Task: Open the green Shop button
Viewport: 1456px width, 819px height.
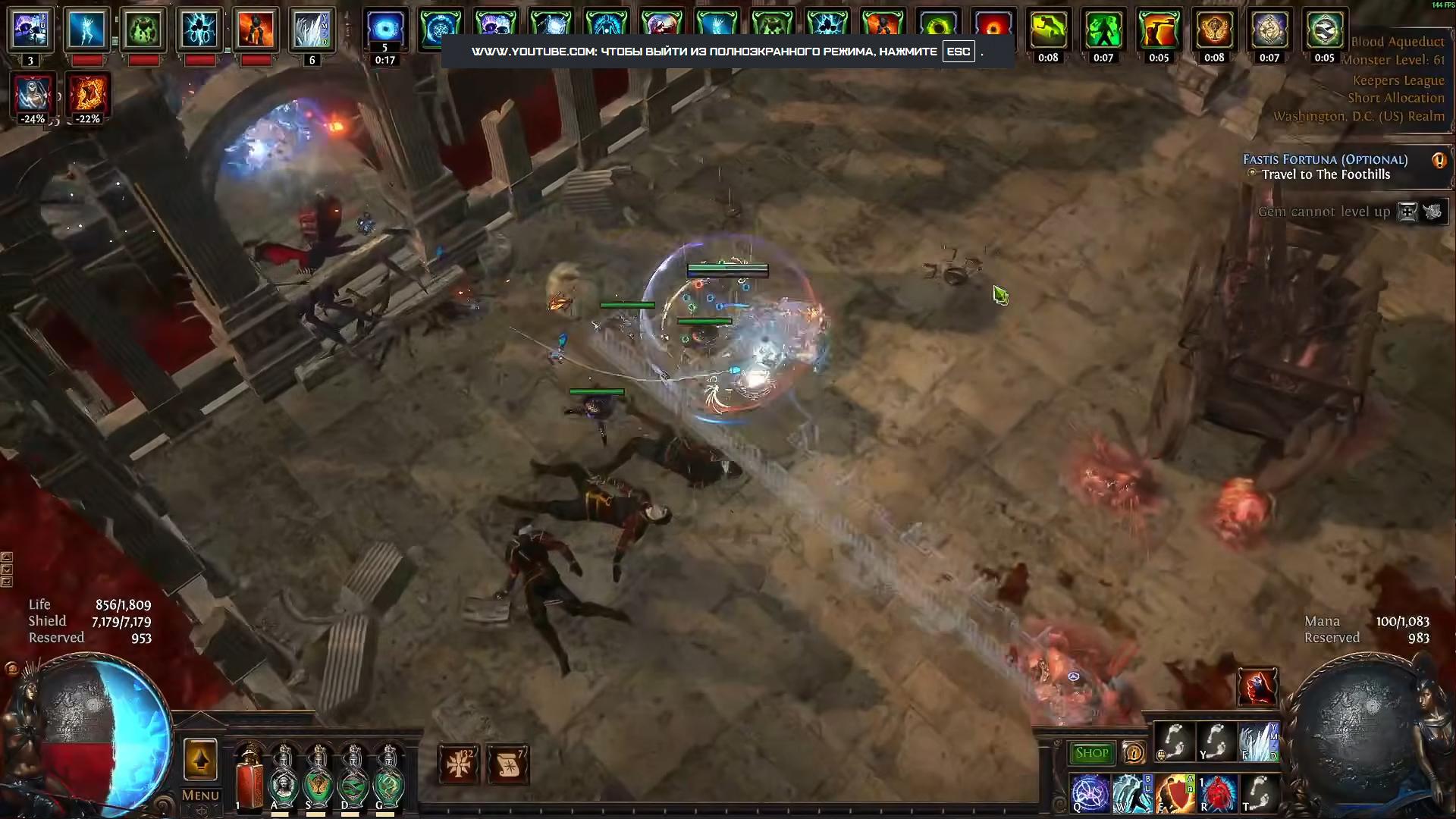Action: (x=1092, y=753)
